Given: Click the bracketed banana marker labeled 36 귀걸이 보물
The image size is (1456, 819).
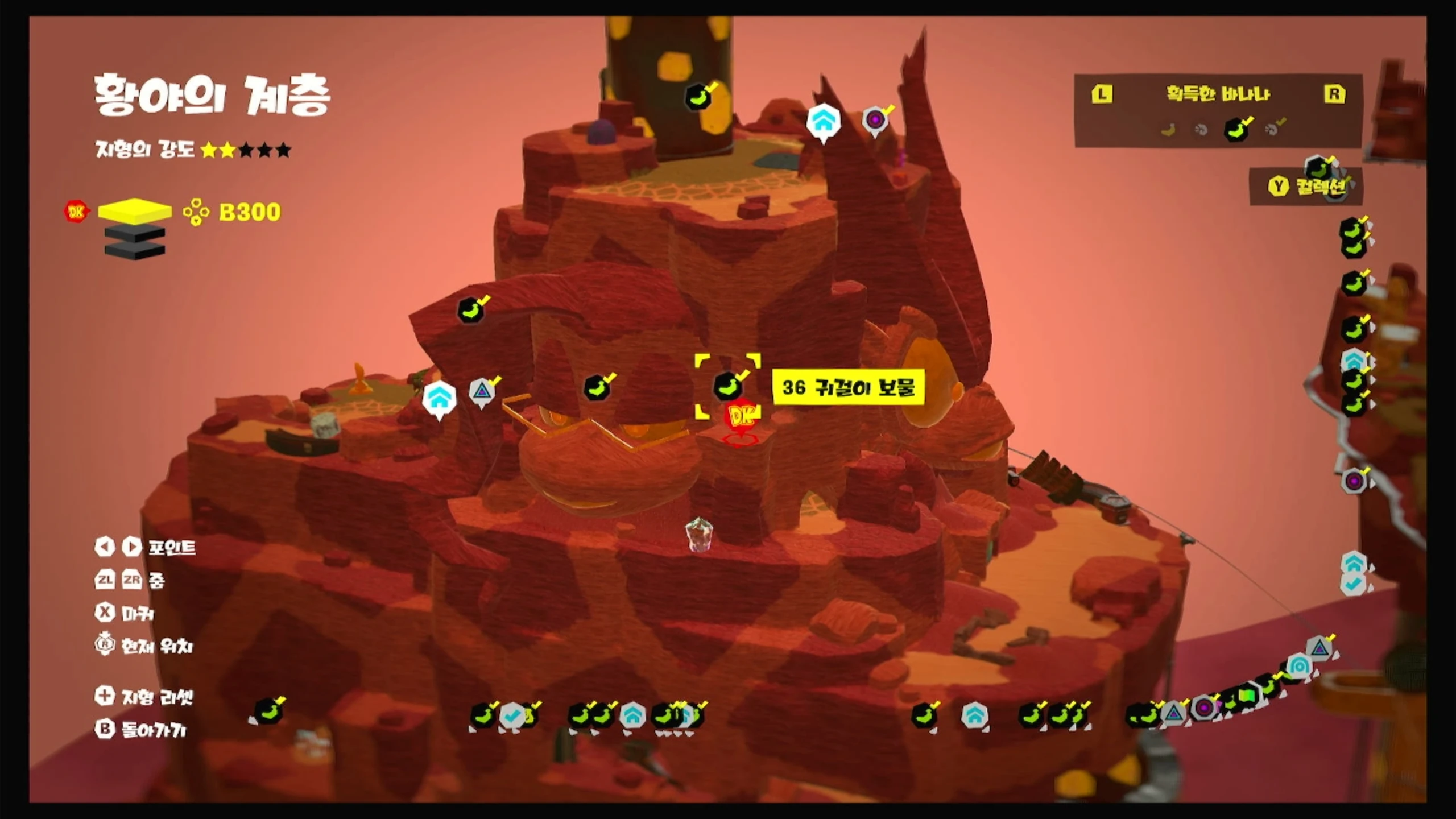Looking at the screenshot, I should [x=727, y=386].
